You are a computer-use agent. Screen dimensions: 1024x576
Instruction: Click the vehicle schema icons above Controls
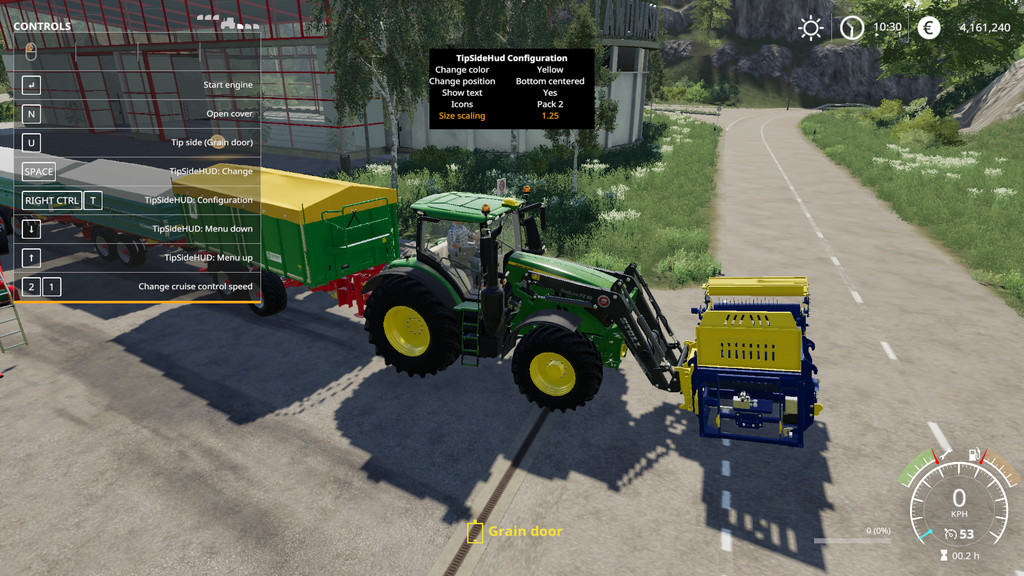click(x=228, y=20)
